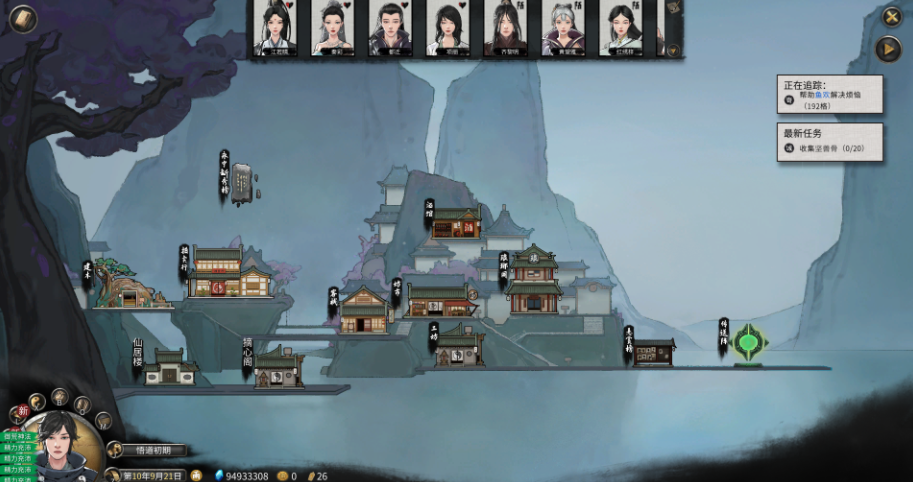
Task: Close the town view with the X button
Action: tap(891, 16)
